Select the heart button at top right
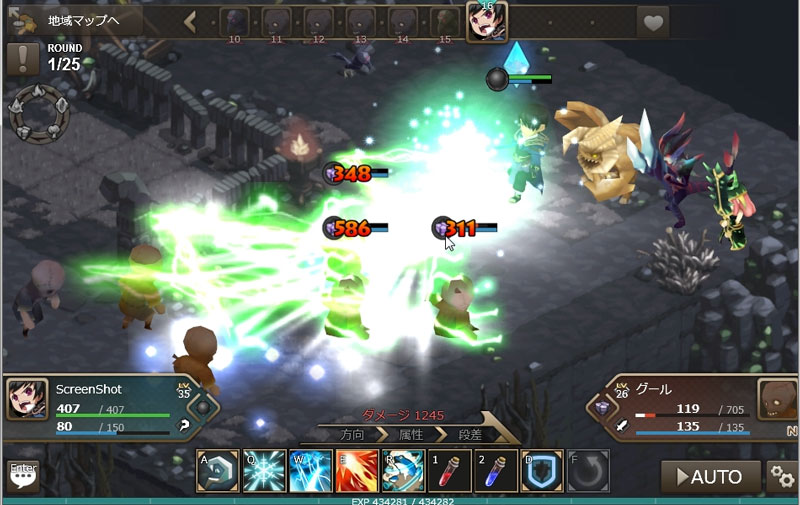 653,21
